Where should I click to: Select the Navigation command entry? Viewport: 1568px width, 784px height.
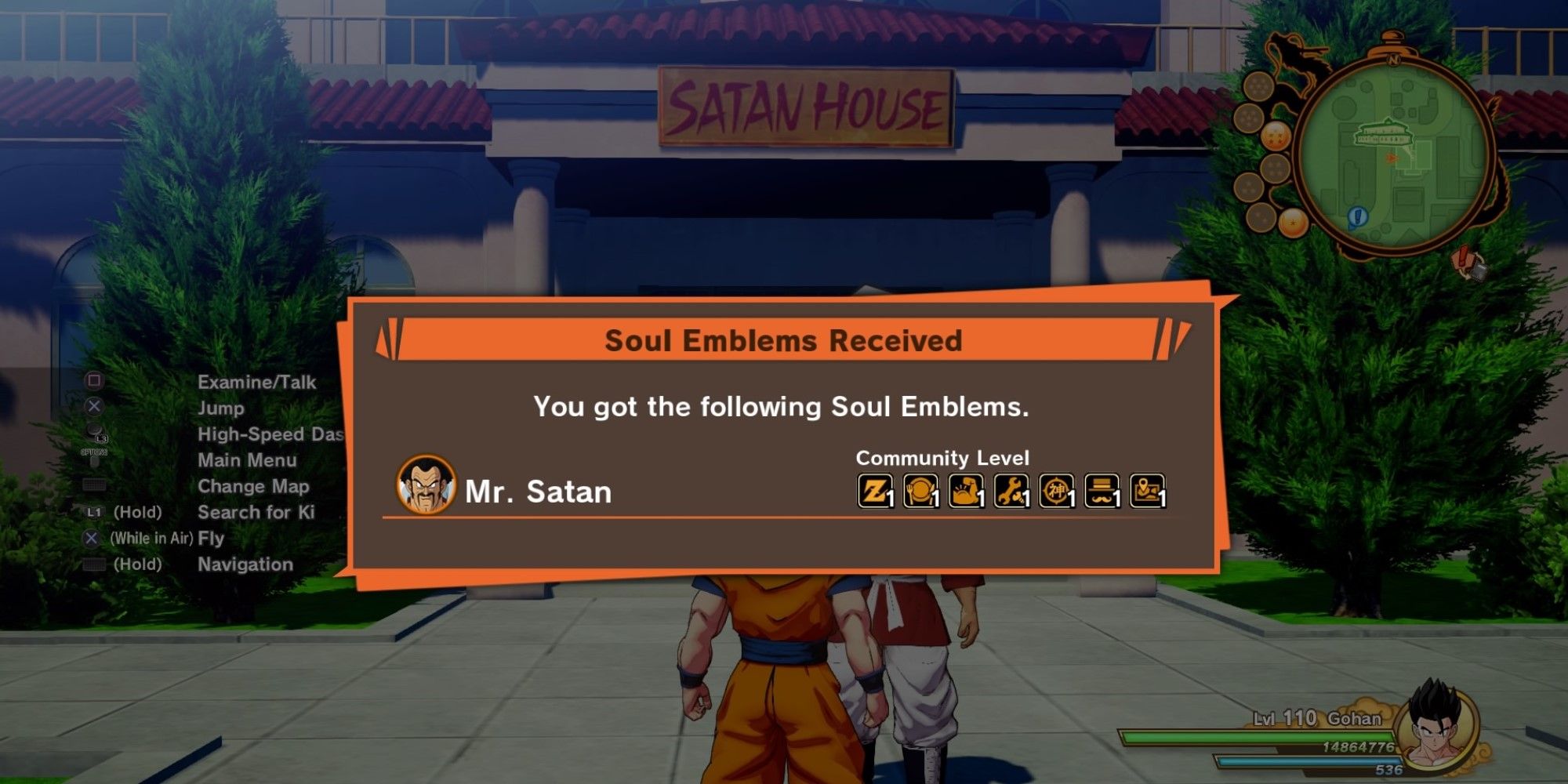tap(245, 564)
